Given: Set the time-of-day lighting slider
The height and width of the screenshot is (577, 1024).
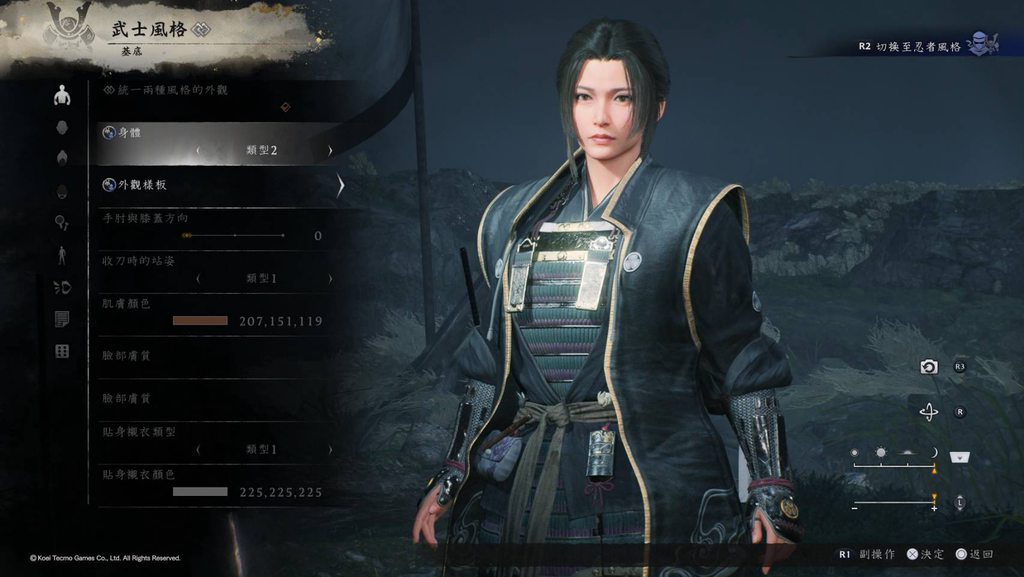Looking at the screenshot, I should (x=893, y=454).
